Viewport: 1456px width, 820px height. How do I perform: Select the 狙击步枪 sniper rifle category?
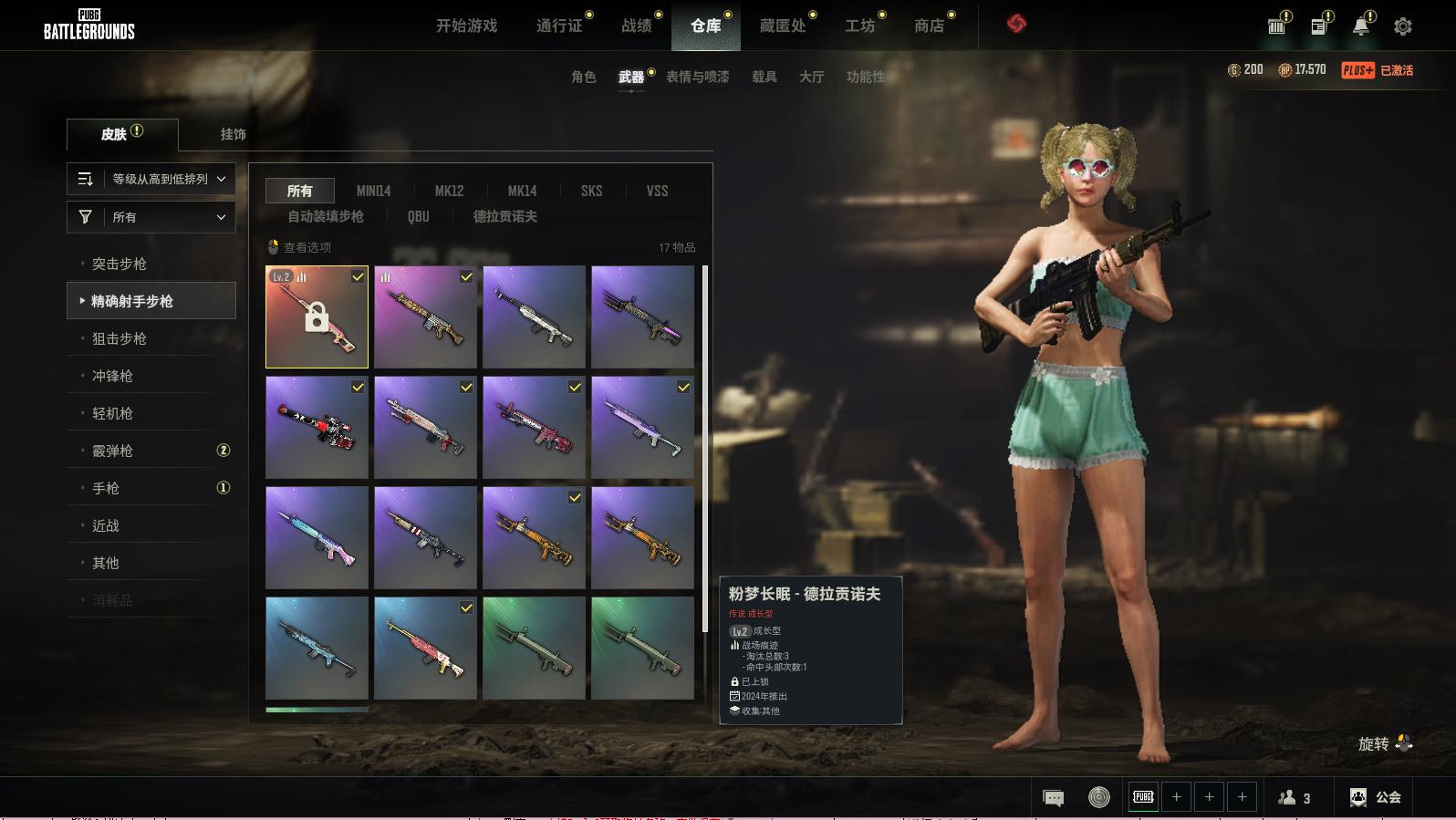point(120,338)
